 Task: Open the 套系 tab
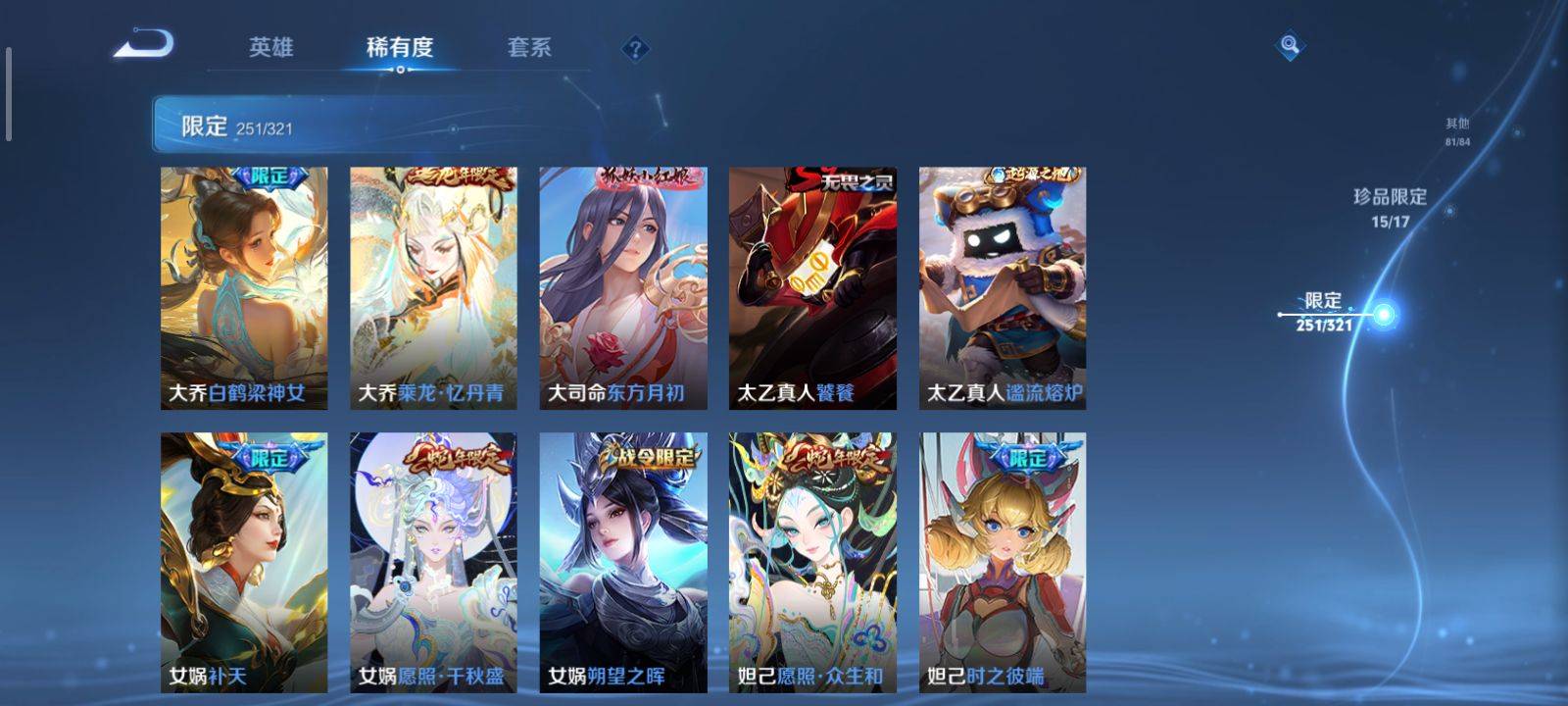529,47
